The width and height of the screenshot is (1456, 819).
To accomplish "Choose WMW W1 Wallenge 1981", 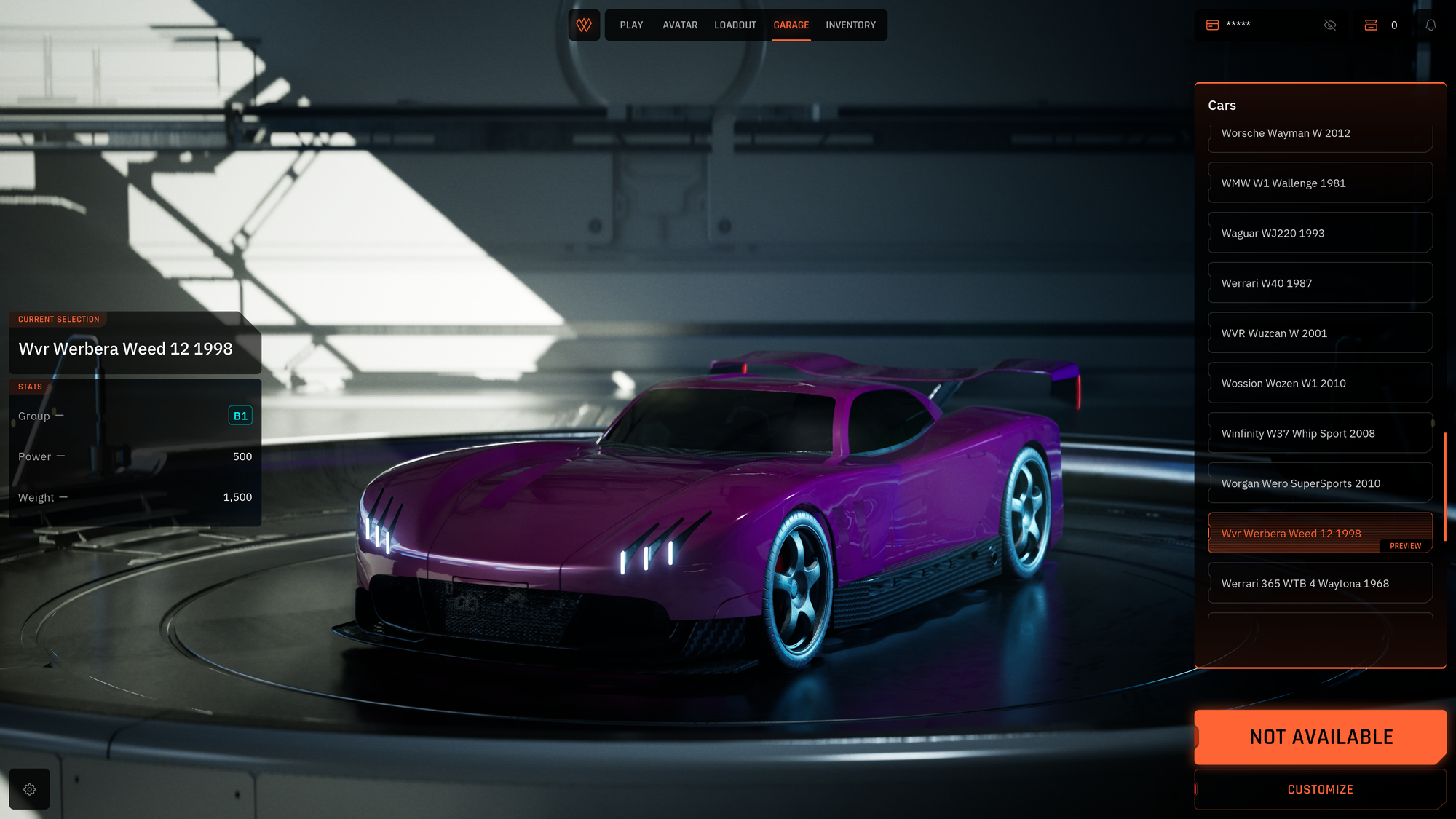I will point(1320,183).
